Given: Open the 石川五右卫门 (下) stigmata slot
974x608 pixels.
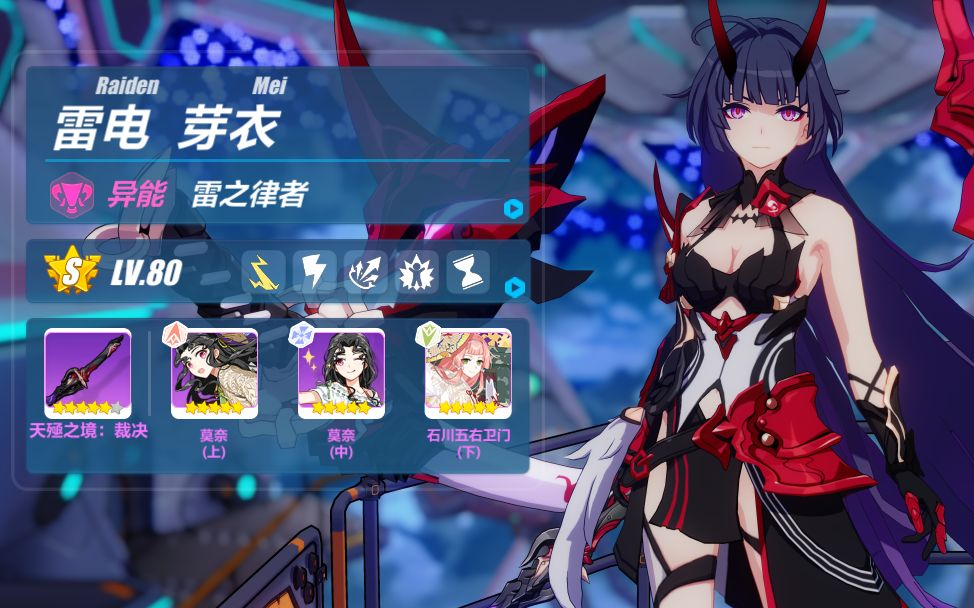Looking at the screenshot, I should click(x=468, y=373).
